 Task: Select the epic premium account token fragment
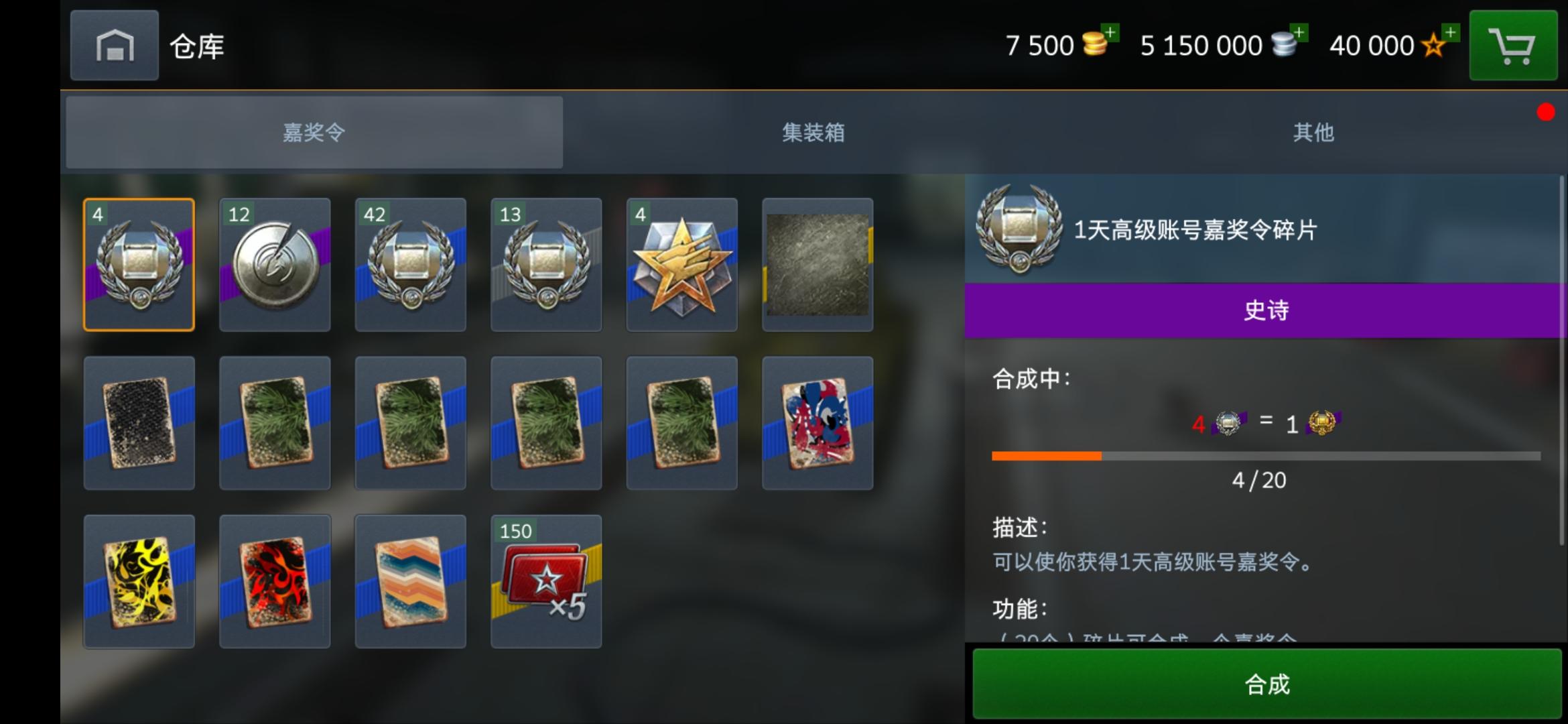pos(139,265)
